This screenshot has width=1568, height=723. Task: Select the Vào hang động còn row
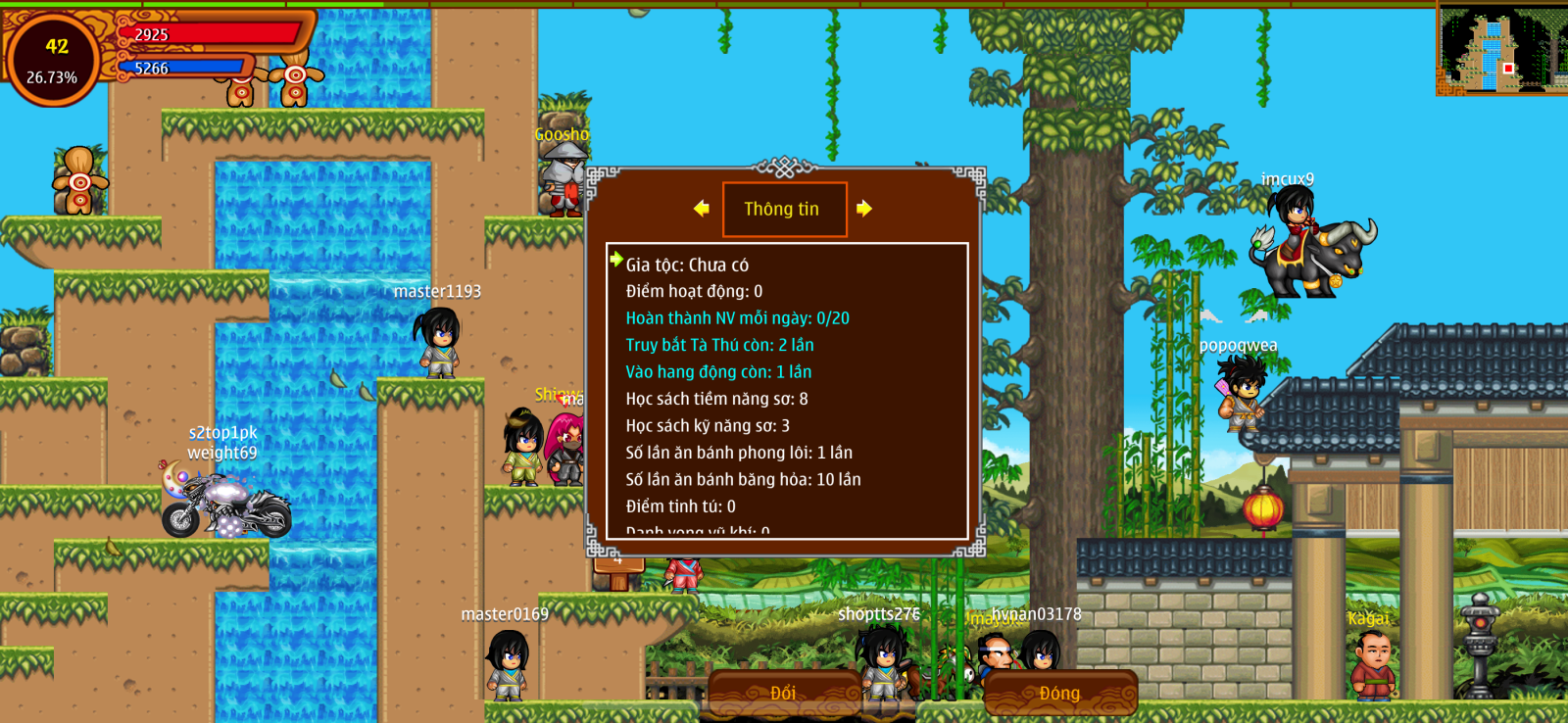tap(718, 372)
